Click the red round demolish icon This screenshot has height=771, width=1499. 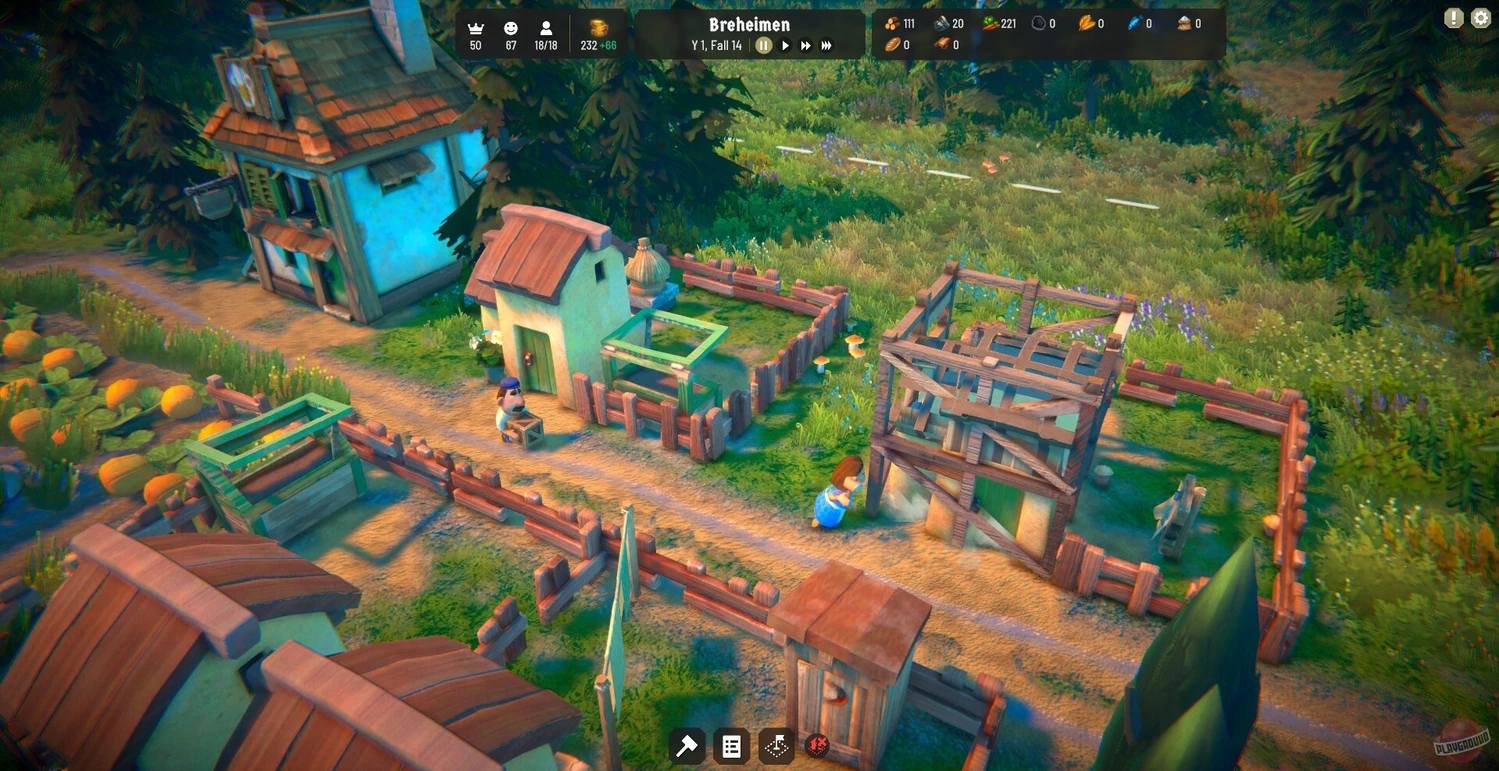[817, 745]
